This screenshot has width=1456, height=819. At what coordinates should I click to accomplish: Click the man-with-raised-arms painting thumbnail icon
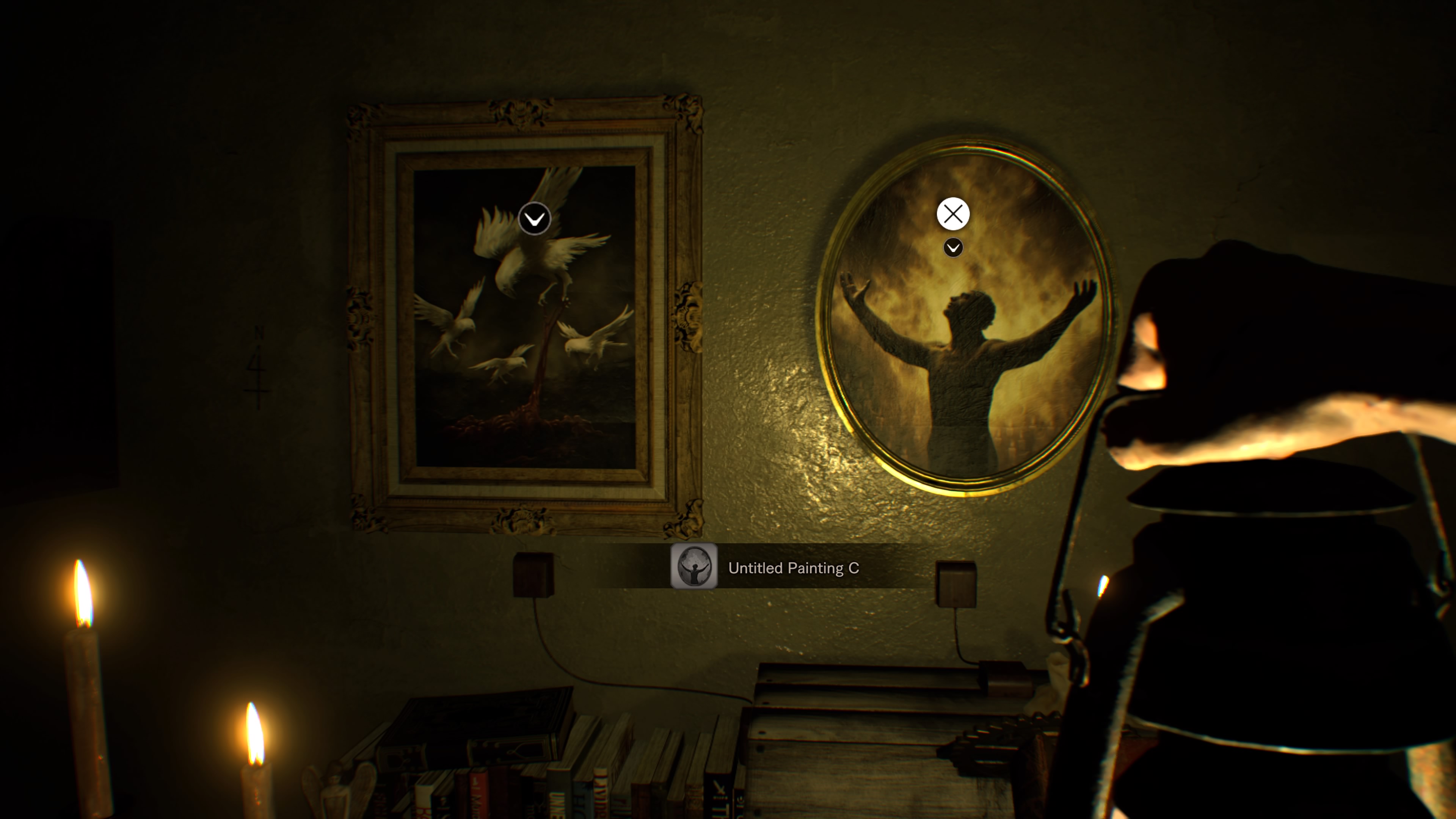pos(695,569)
